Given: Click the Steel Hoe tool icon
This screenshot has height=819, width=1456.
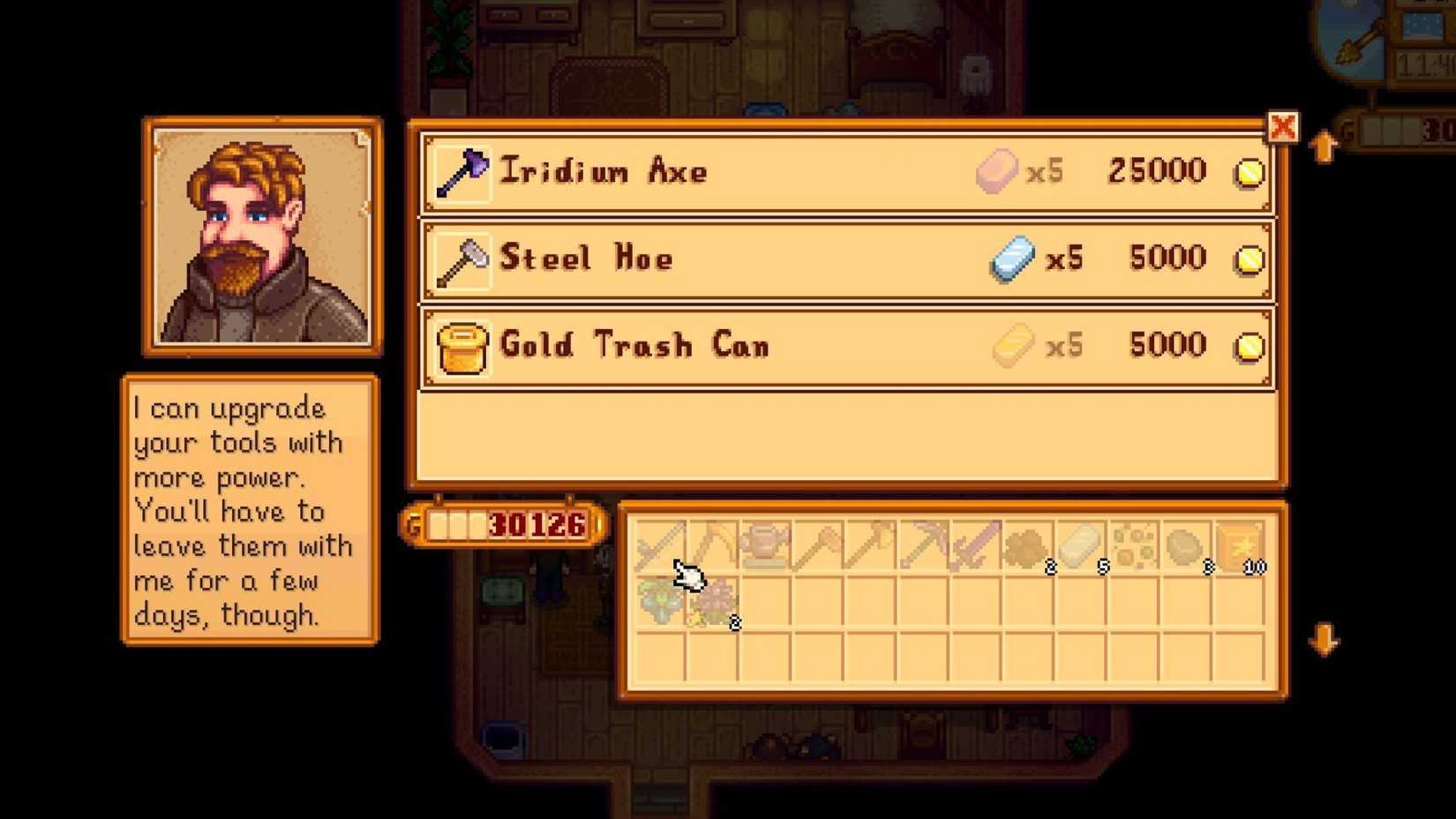Looking at the screenshot, I should [462, 258].
